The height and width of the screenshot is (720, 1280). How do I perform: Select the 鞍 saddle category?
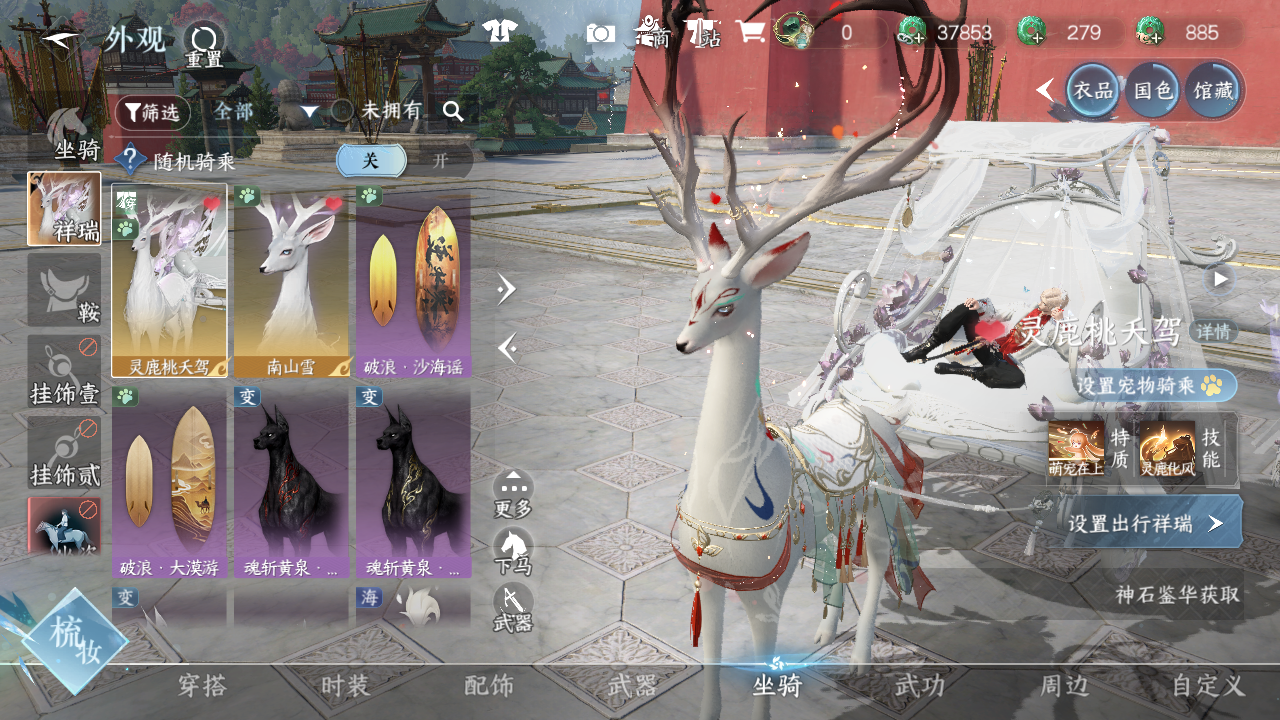64,290
